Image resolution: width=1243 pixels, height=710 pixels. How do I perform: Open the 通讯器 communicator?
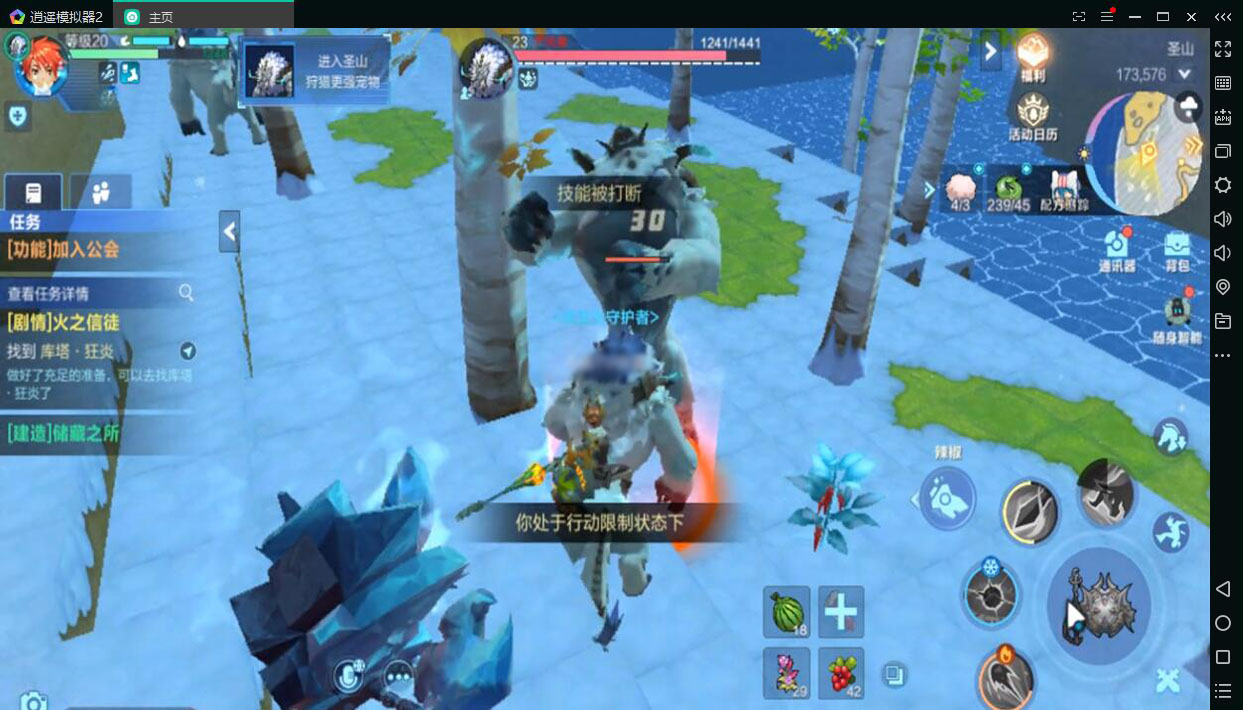pyautogui.click(x=1117, y=249)
